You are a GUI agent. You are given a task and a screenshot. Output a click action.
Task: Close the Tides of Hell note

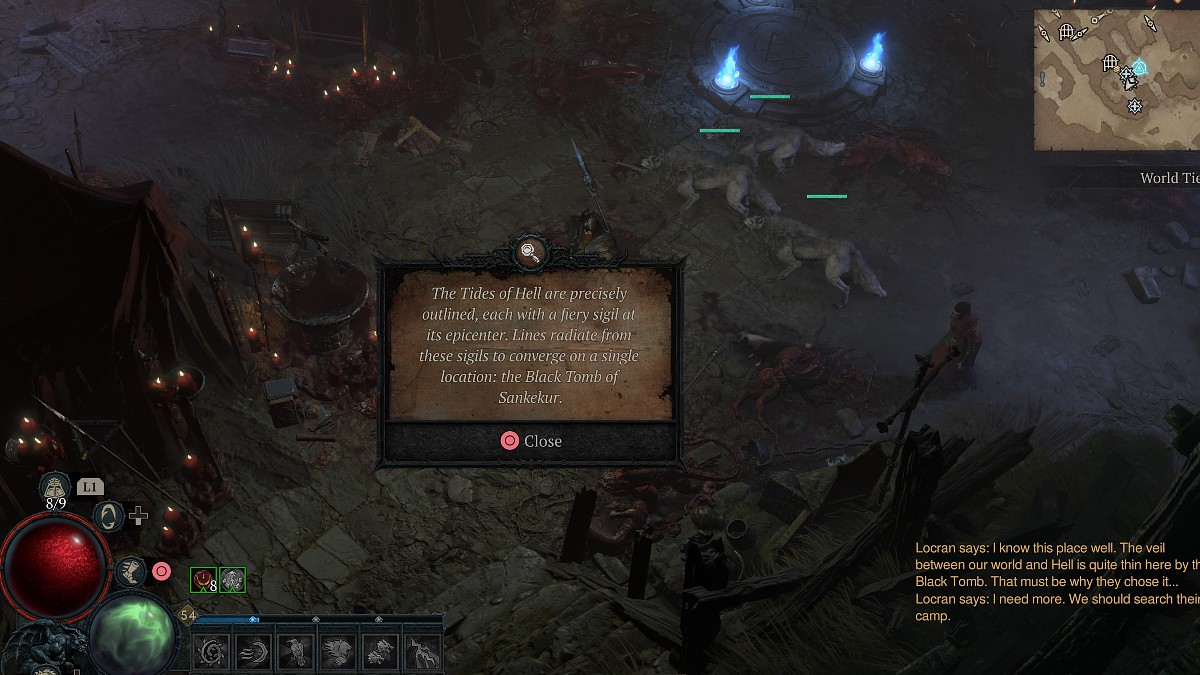[x=531, y=441]
